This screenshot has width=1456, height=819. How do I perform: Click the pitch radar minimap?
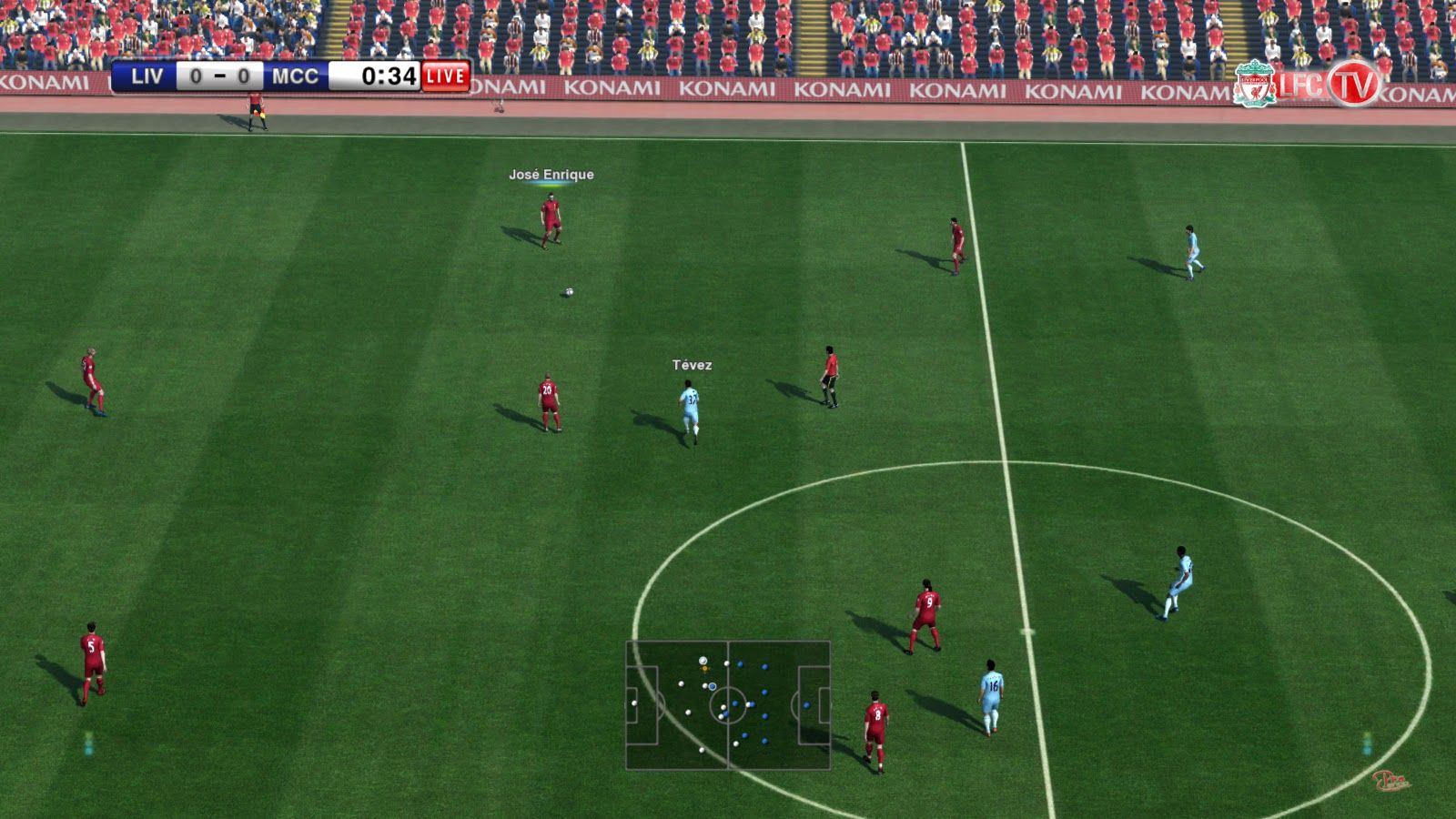pos(728,705)
